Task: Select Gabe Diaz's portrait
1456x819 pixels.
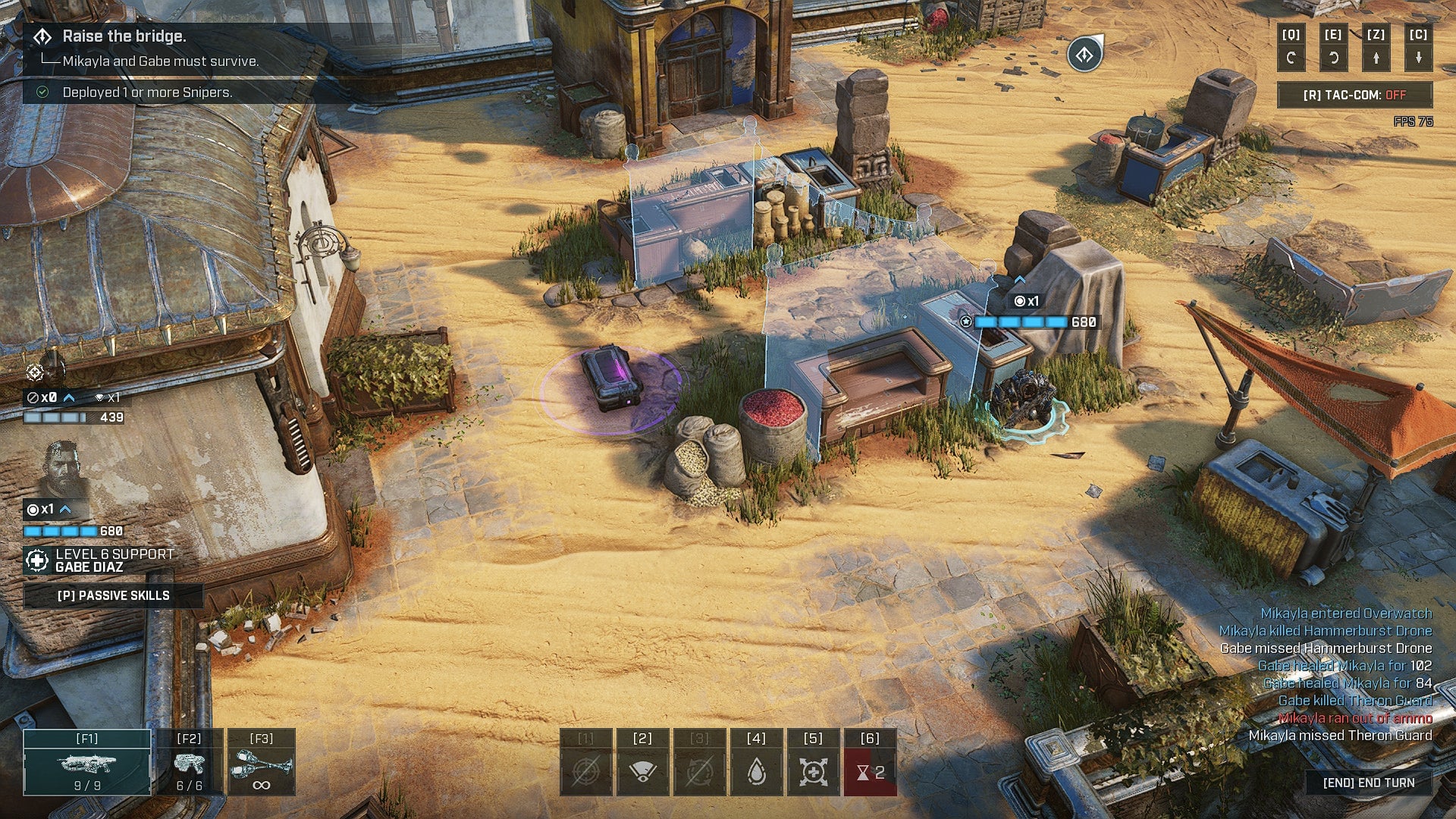Action: click(61, 468)
